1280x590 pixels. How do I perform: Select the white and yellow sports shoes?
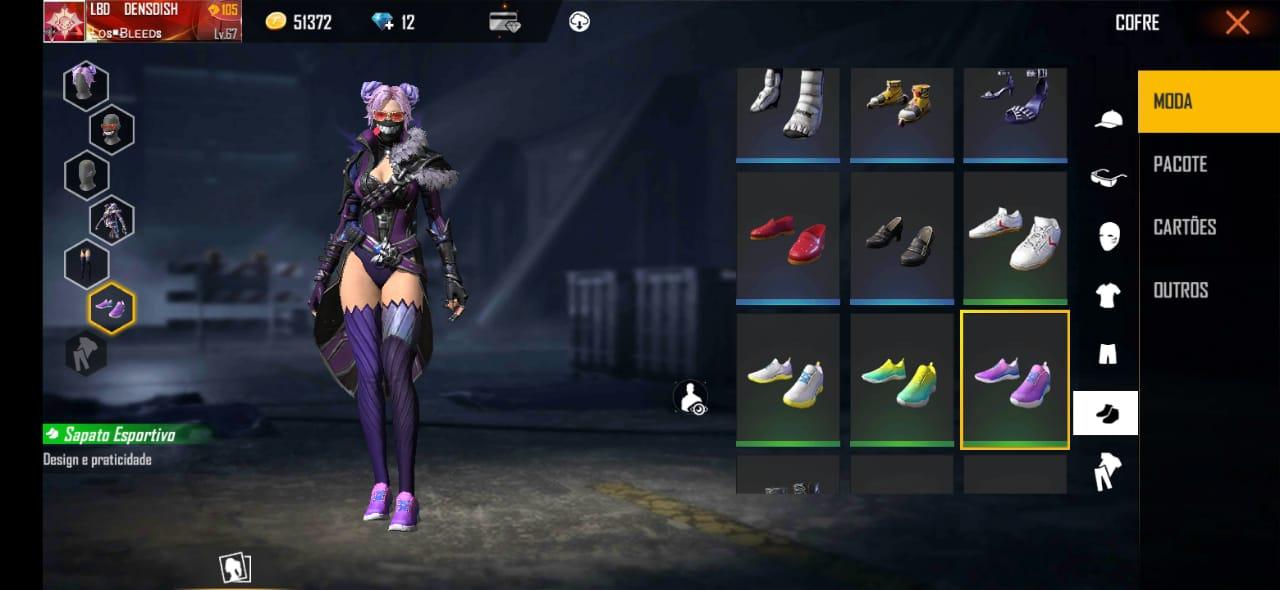tap(787, 380)
